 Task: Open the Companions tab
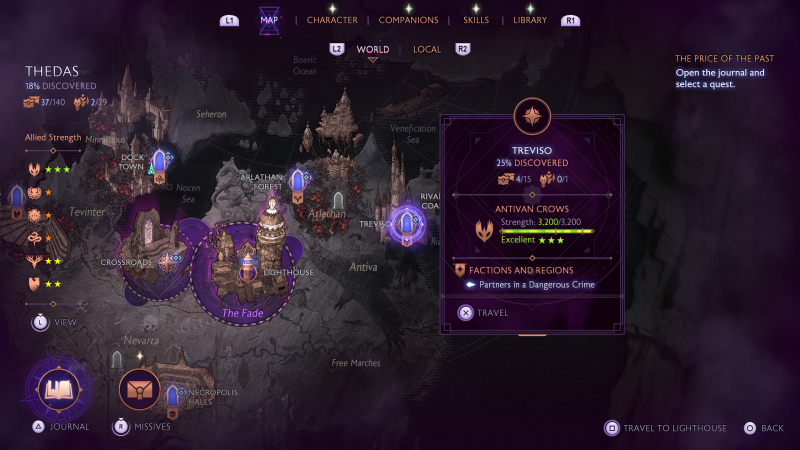tap(408, 20)
